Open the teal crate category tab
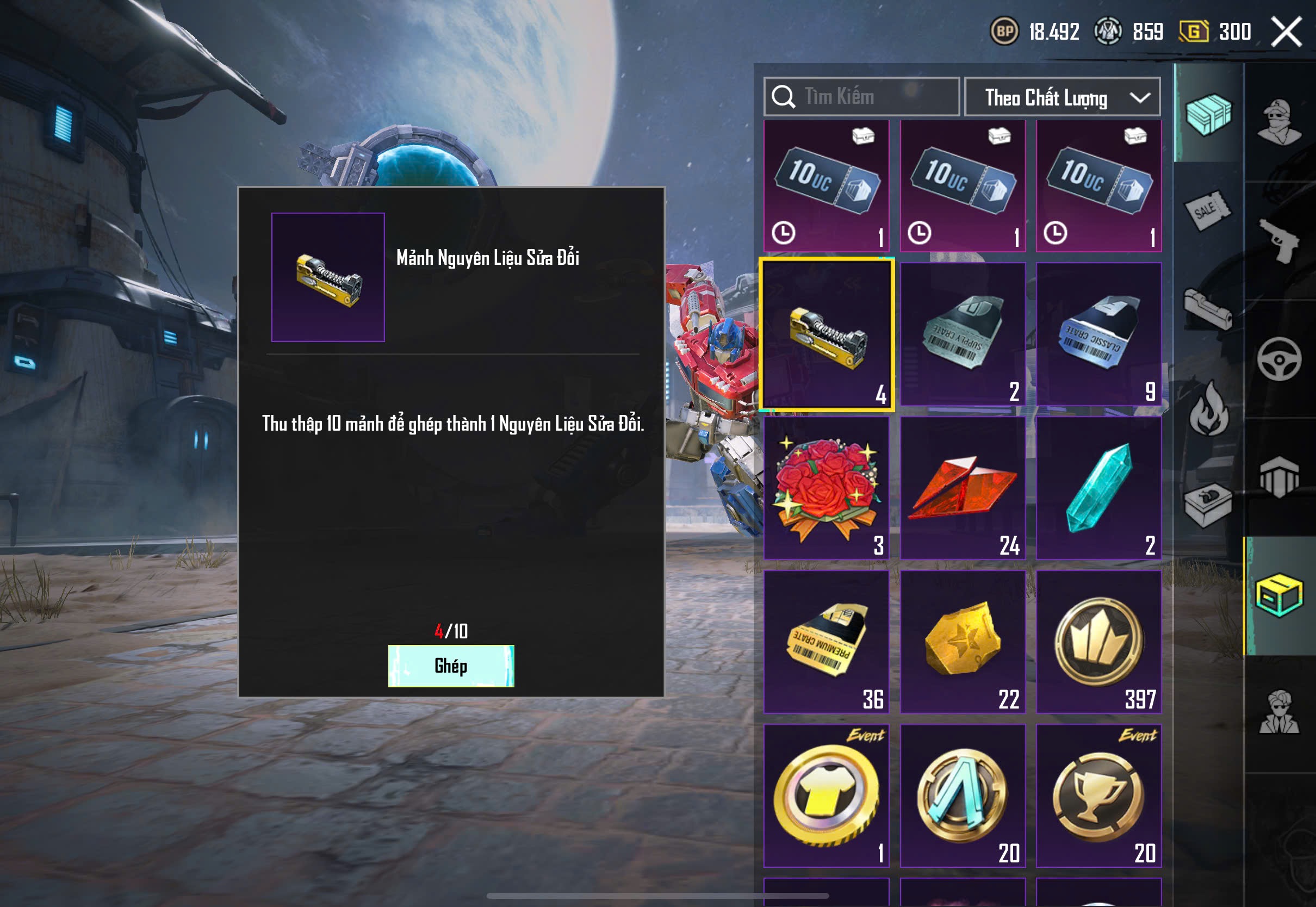The width and height of the screenshot is (1316, 907). coord(1209,114)
